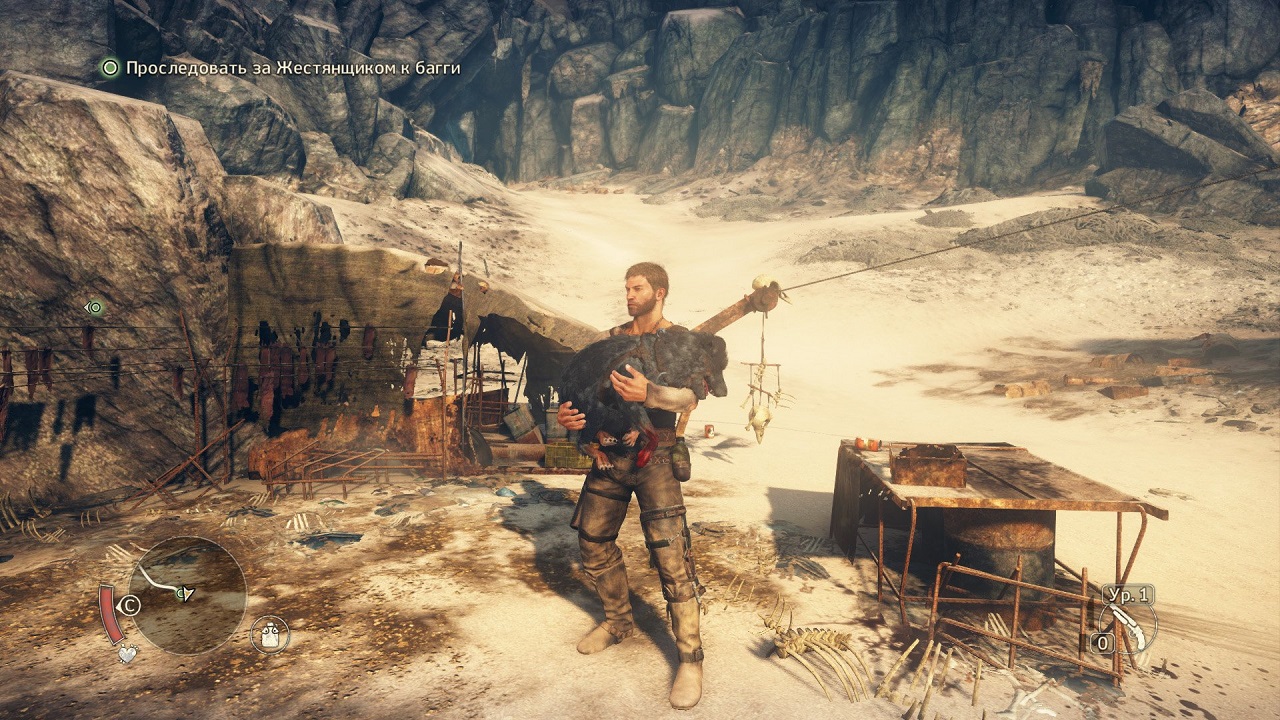The height and width of the screenshot is (720, 1280).
Task: Select the quest objective about following Жестянщик
Action: point(292,68)
